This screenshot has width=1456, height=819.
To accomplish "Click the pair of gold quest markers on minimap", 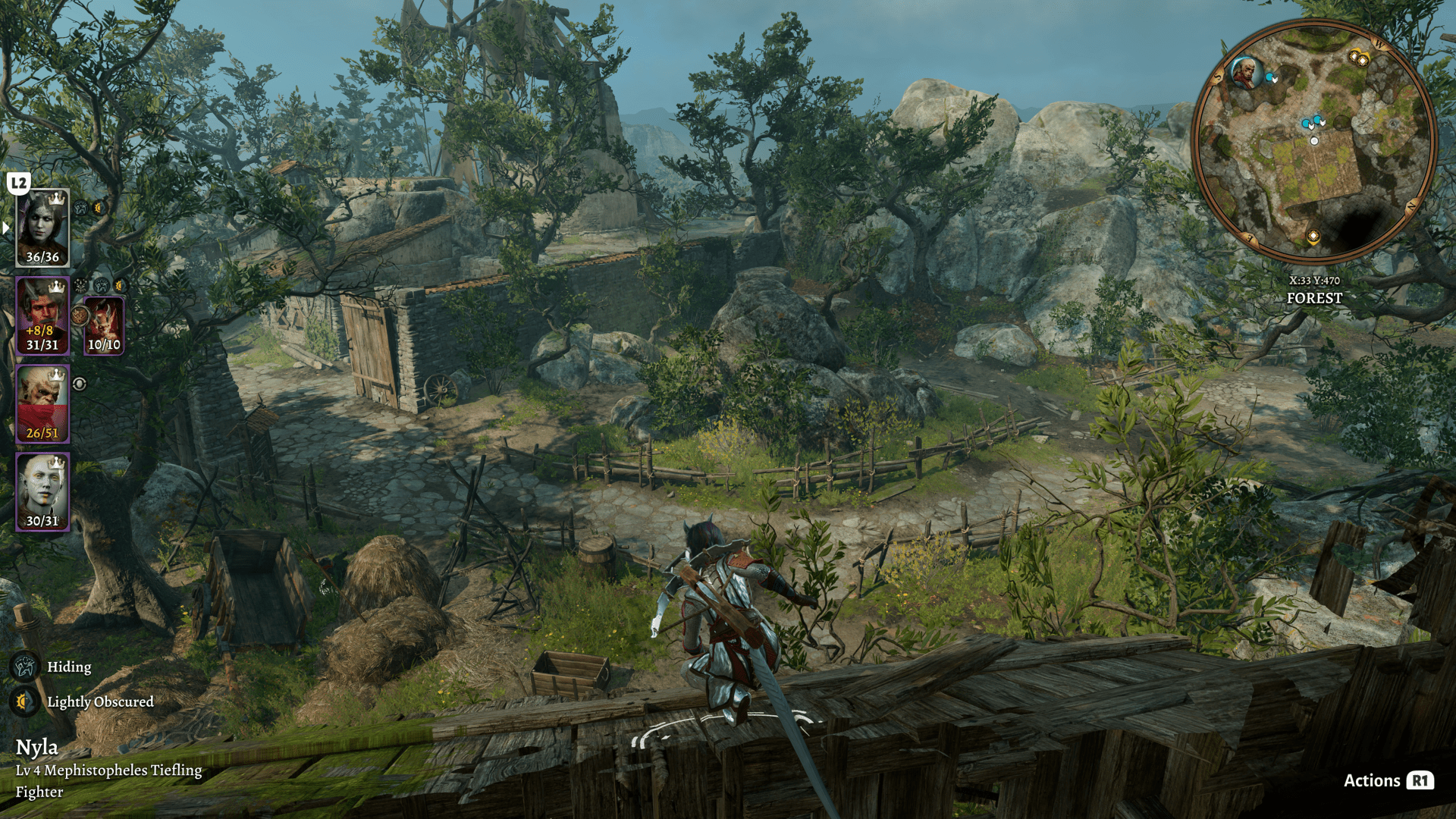I will (x=1358, y=58).
